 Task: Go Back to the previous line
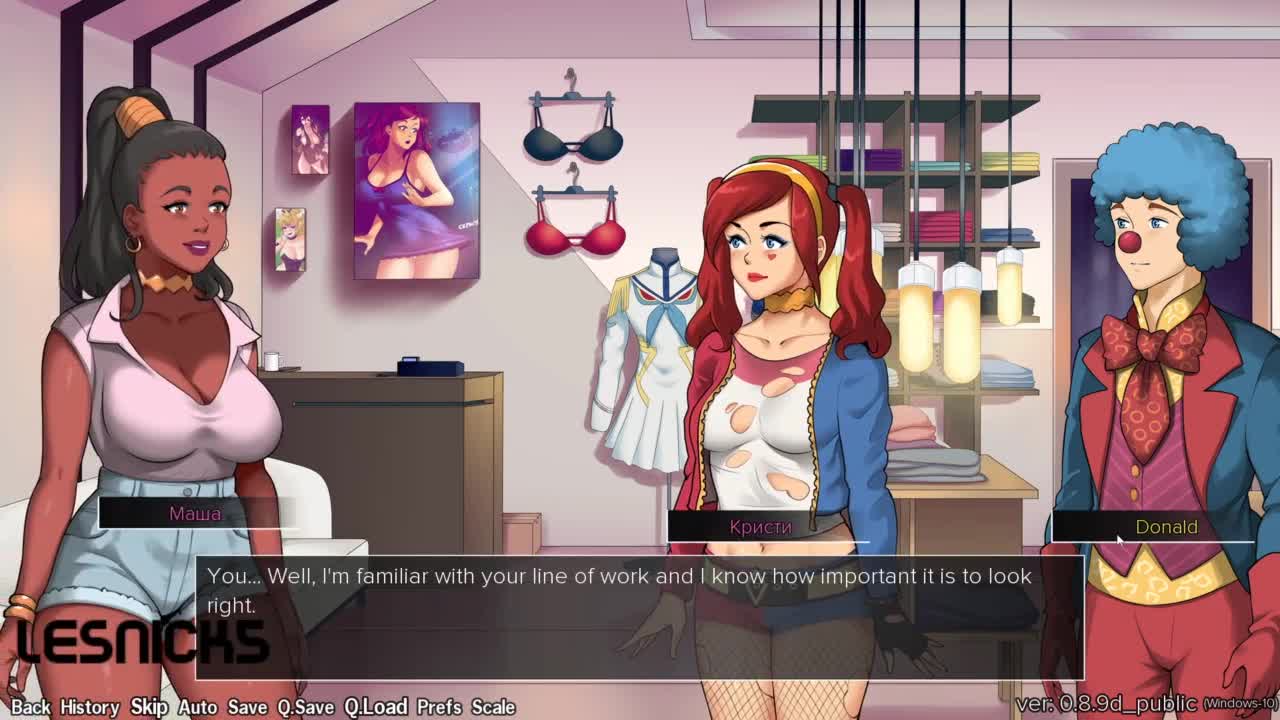(30, 707)
